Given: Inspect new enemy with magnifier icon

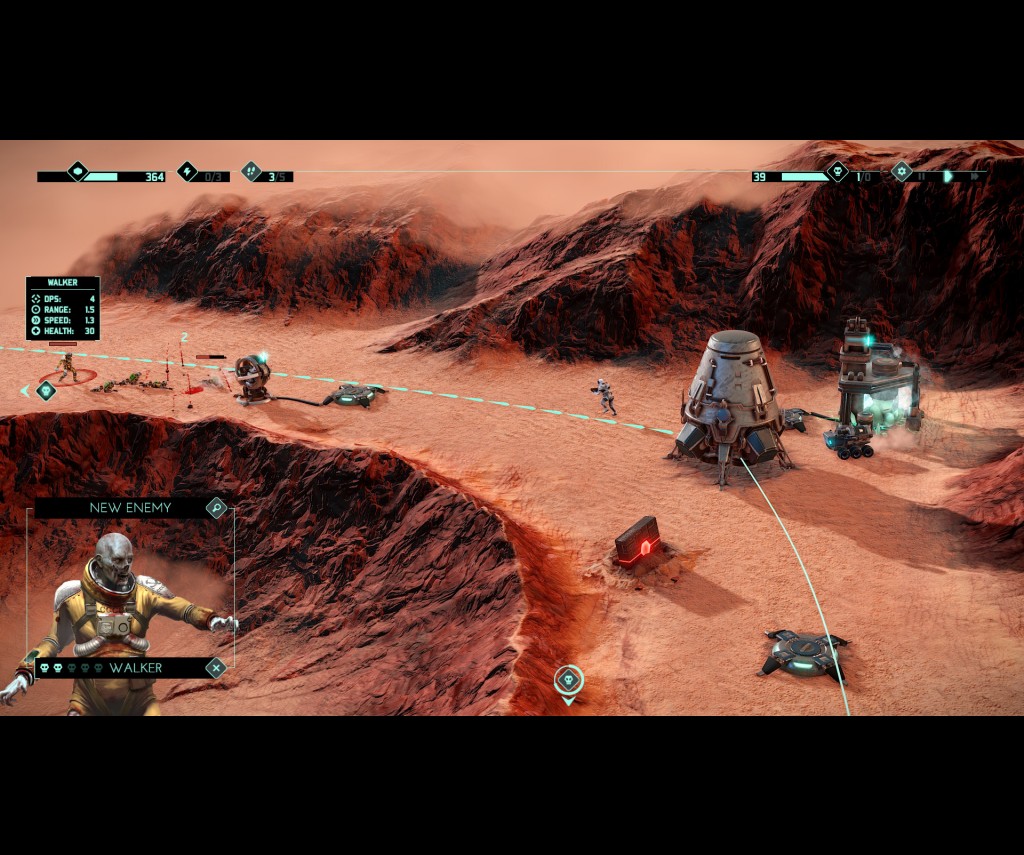Looking at the screenshot, I should (x=216, y=508).
